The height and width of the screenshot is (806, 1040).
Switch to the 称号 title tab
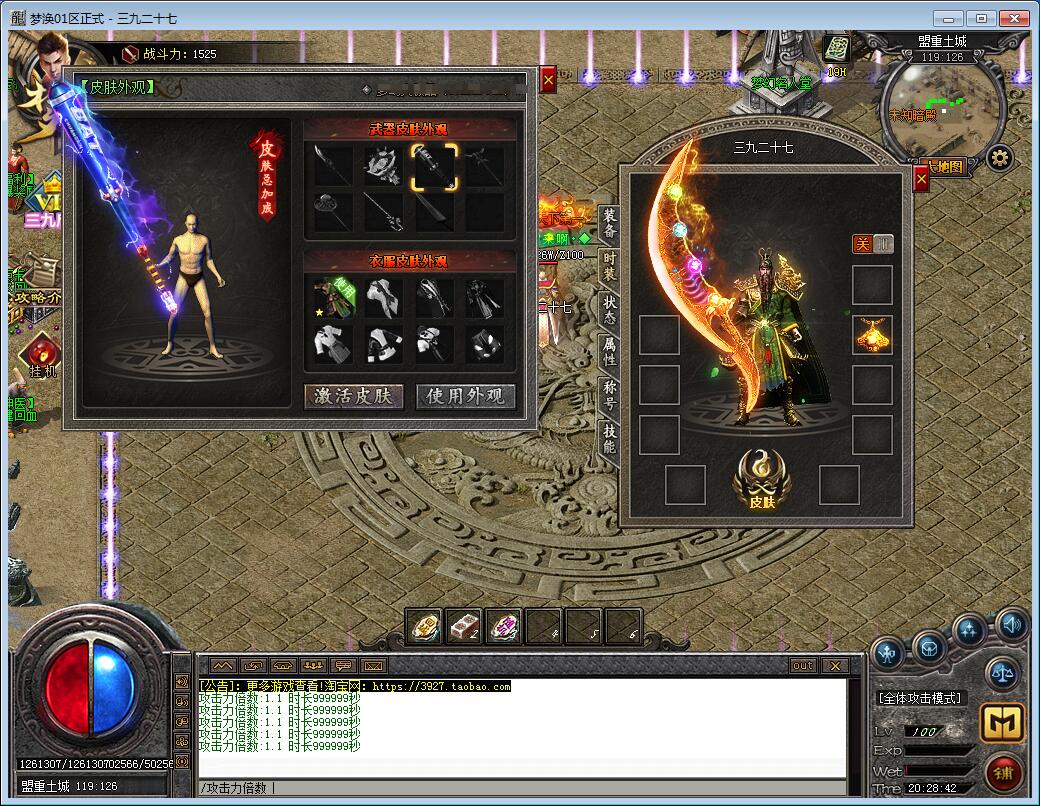coord(609,395)
